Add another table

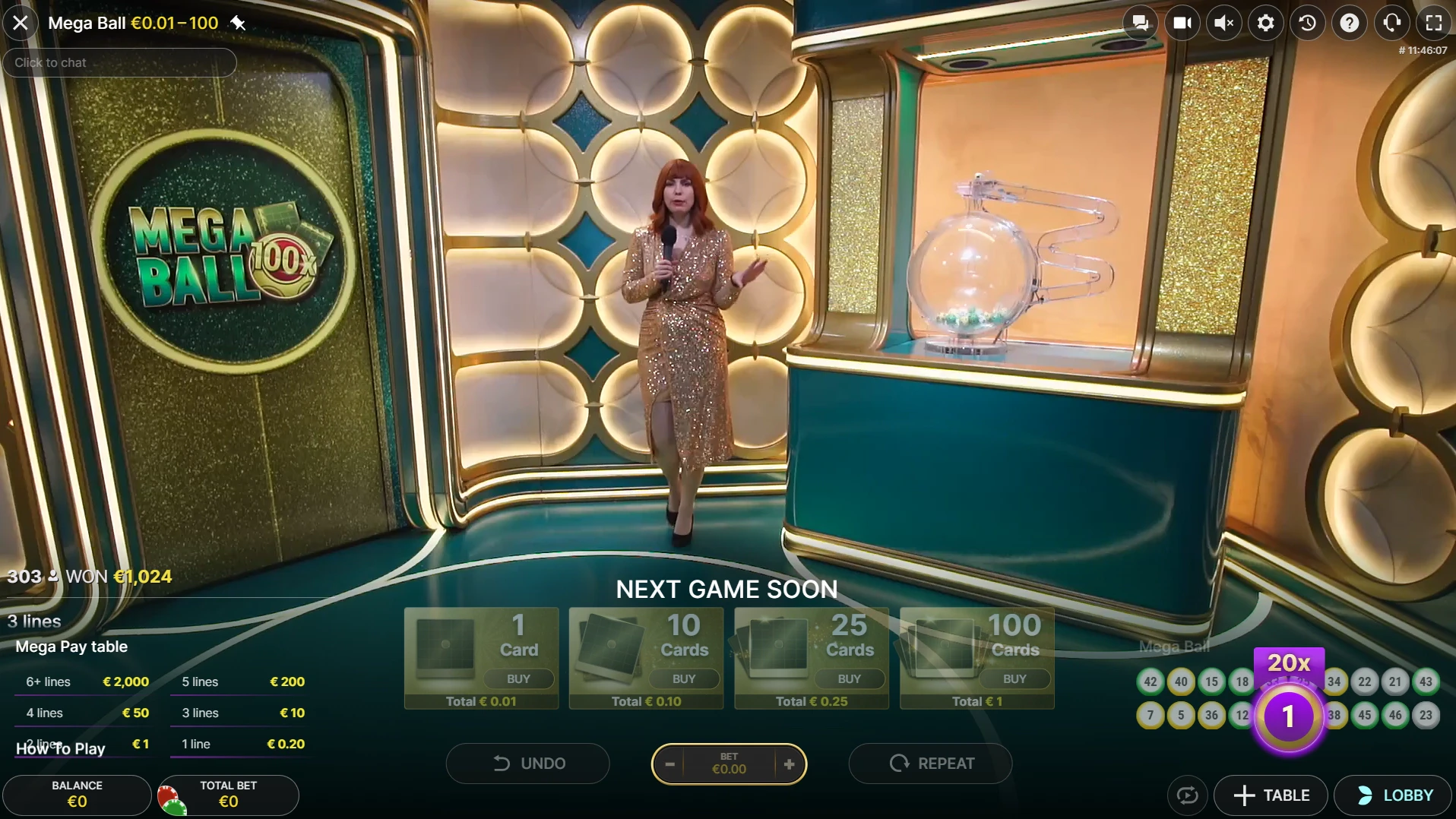click(1271, 795)
